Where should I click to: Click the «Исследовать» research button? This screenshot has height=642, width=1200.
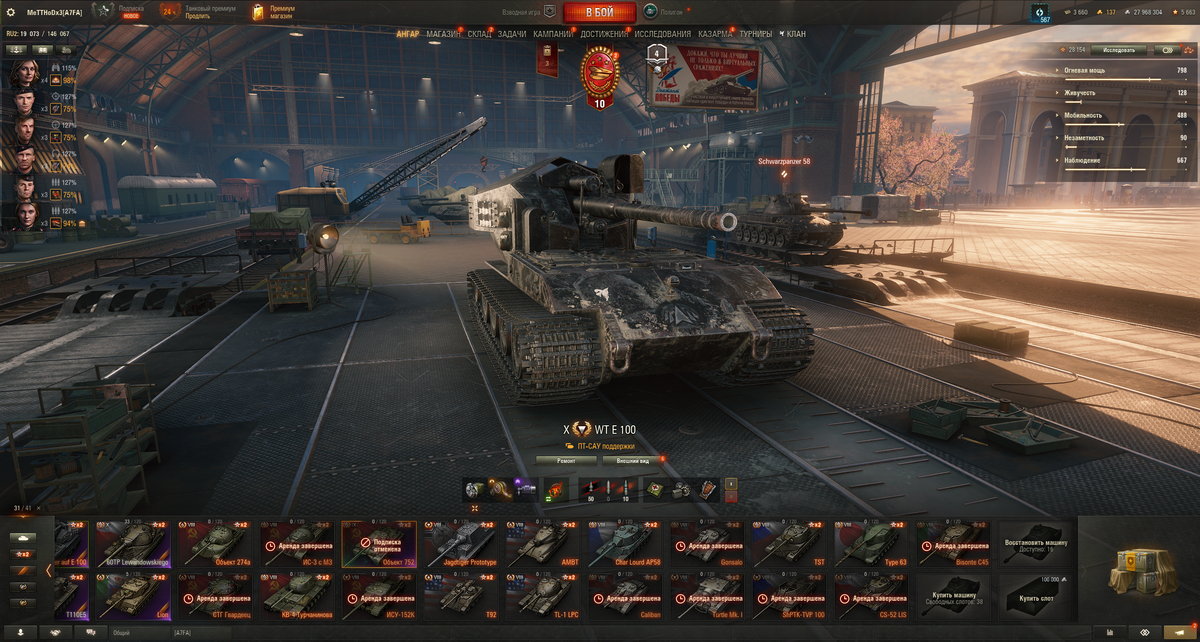(x=1111, y=49)
